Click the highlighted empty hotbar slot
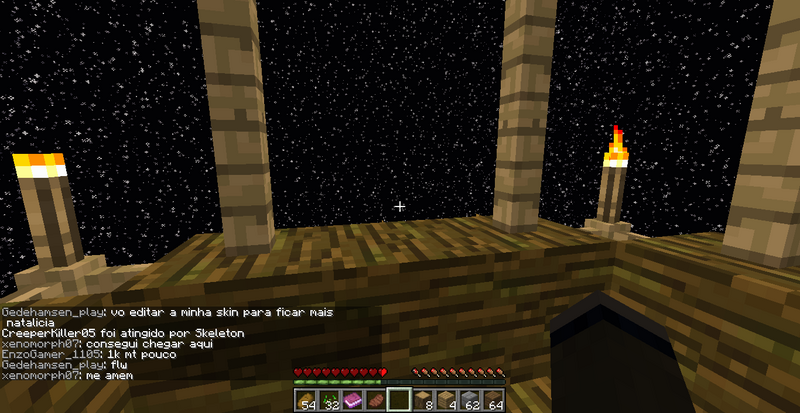Viewport: 800px width, 413px height. [400, 401]
